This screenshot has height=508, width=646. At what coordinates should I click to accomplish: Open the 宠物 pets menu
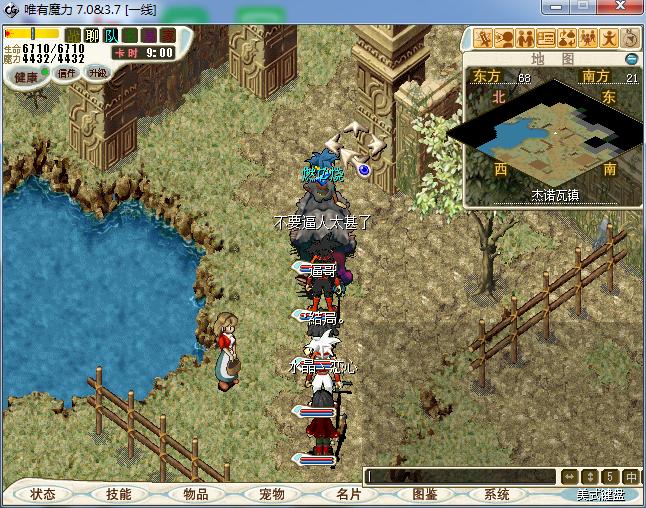tap(271, 494)
